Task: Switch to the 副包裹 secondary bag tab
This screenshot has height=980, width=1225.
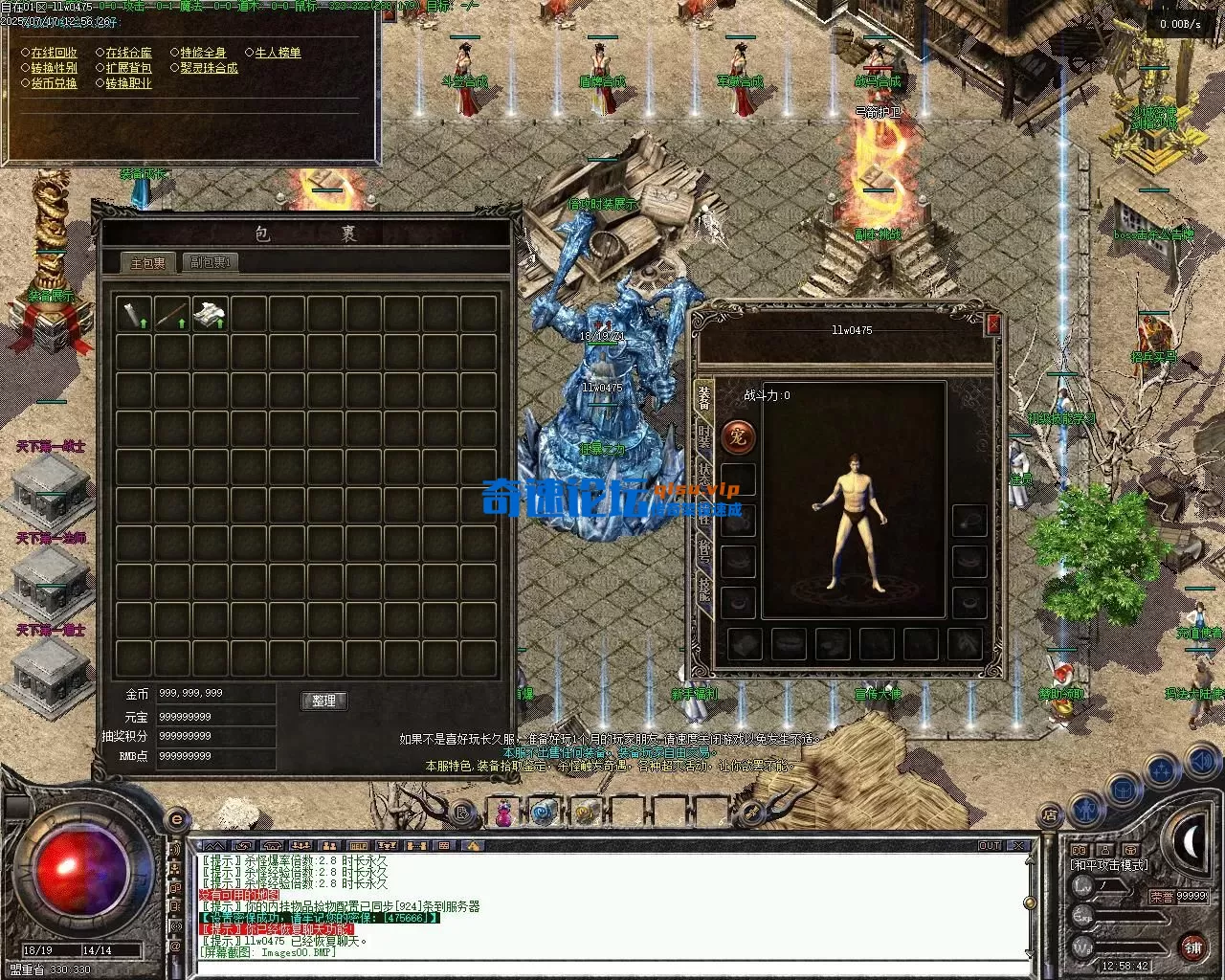Action: click(x=209, y=261)
